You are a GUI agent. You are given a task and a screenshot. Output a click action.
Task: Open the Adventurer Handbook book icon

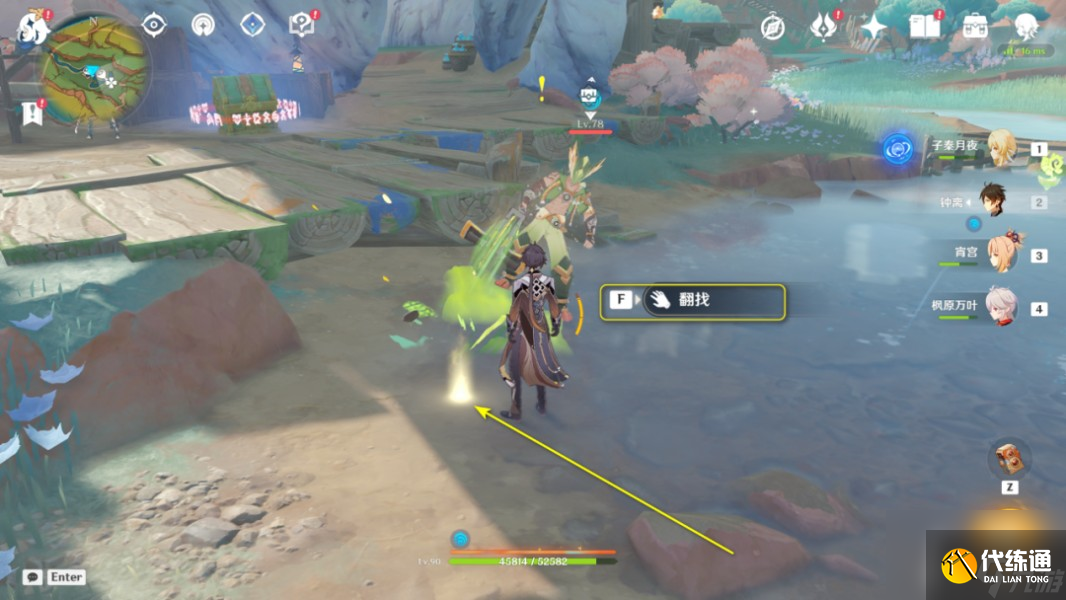(x=925, y=27)
